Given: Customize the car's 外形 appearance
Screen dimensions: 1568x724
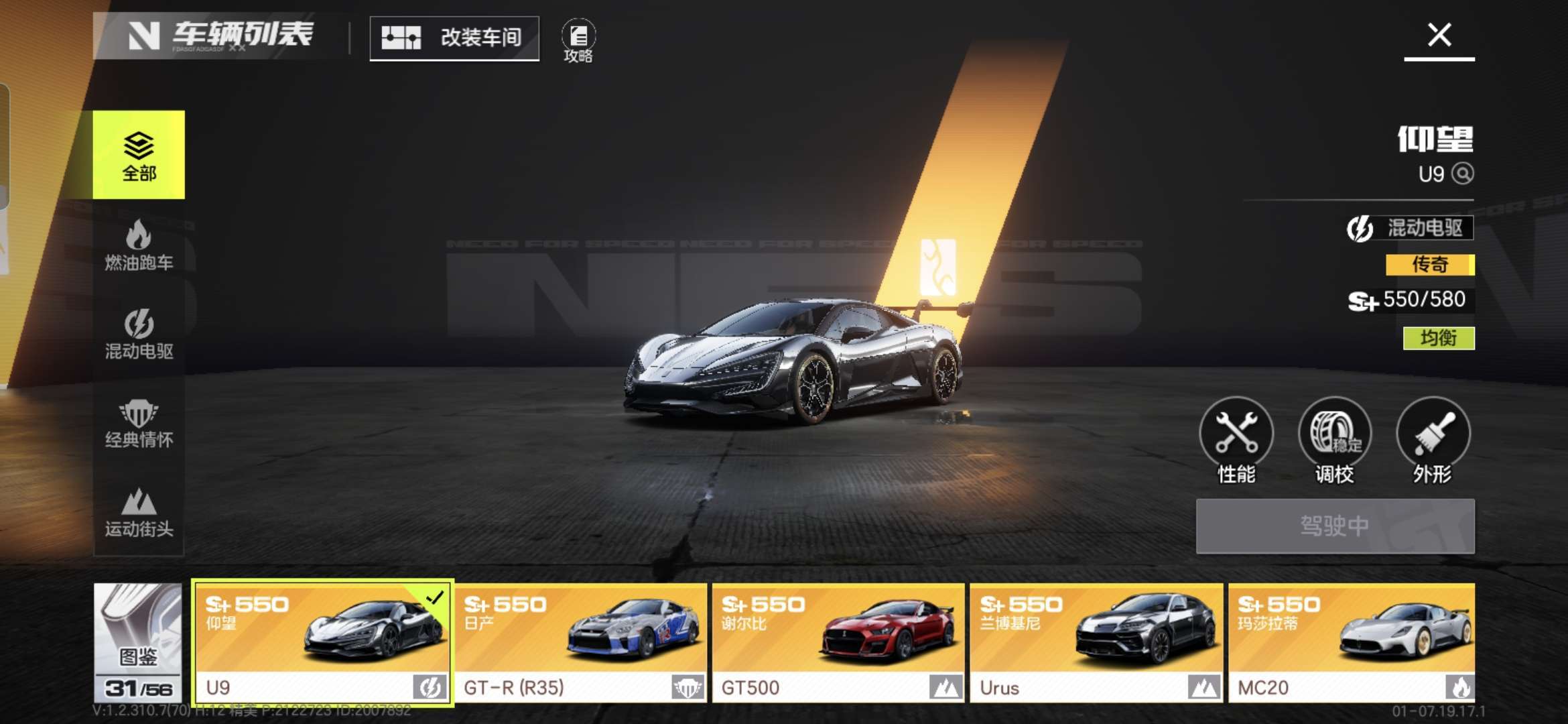Looking at the screenshot, I should (1433, 440).
